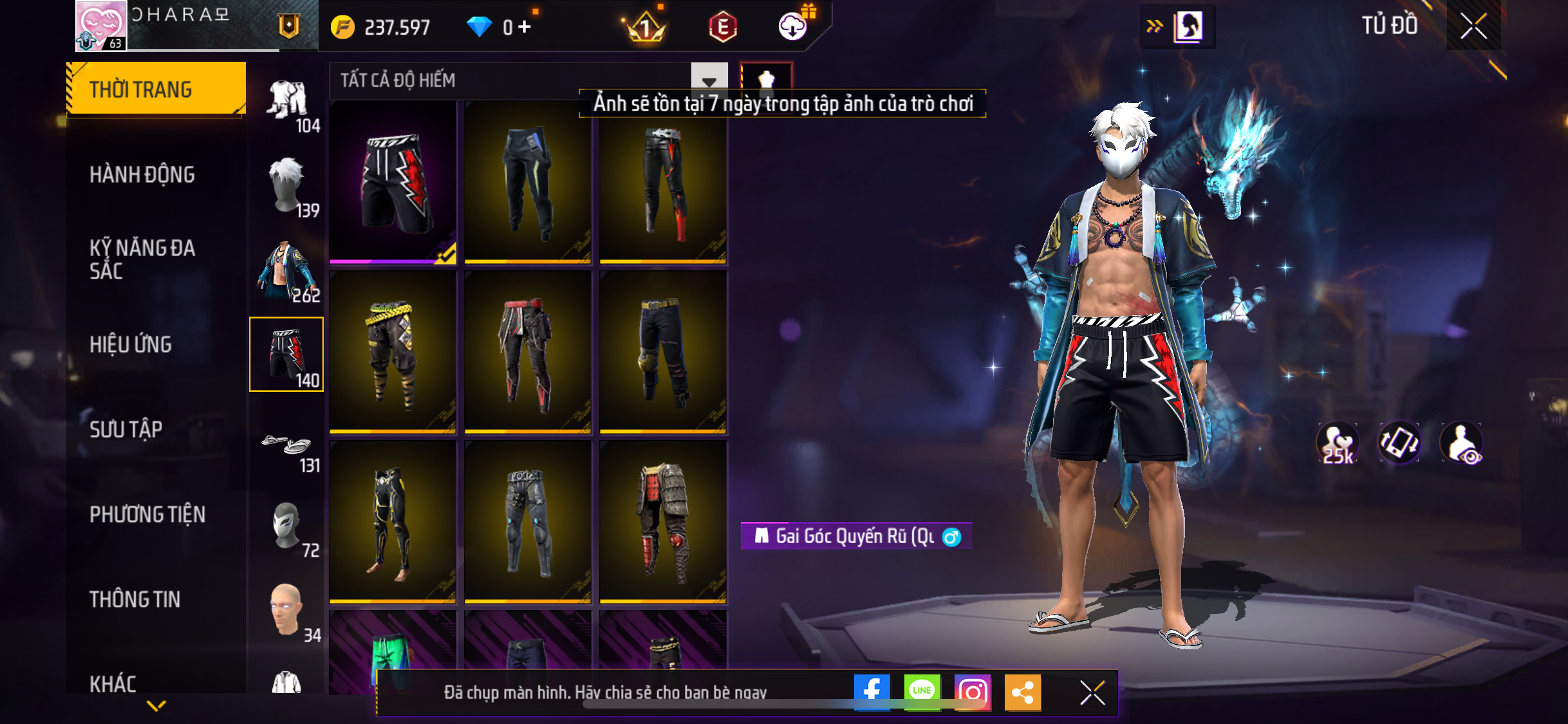The image size is (1568, 724).
Task: Open the SƯU TẬP tab
Action: [x=126, y=429]
